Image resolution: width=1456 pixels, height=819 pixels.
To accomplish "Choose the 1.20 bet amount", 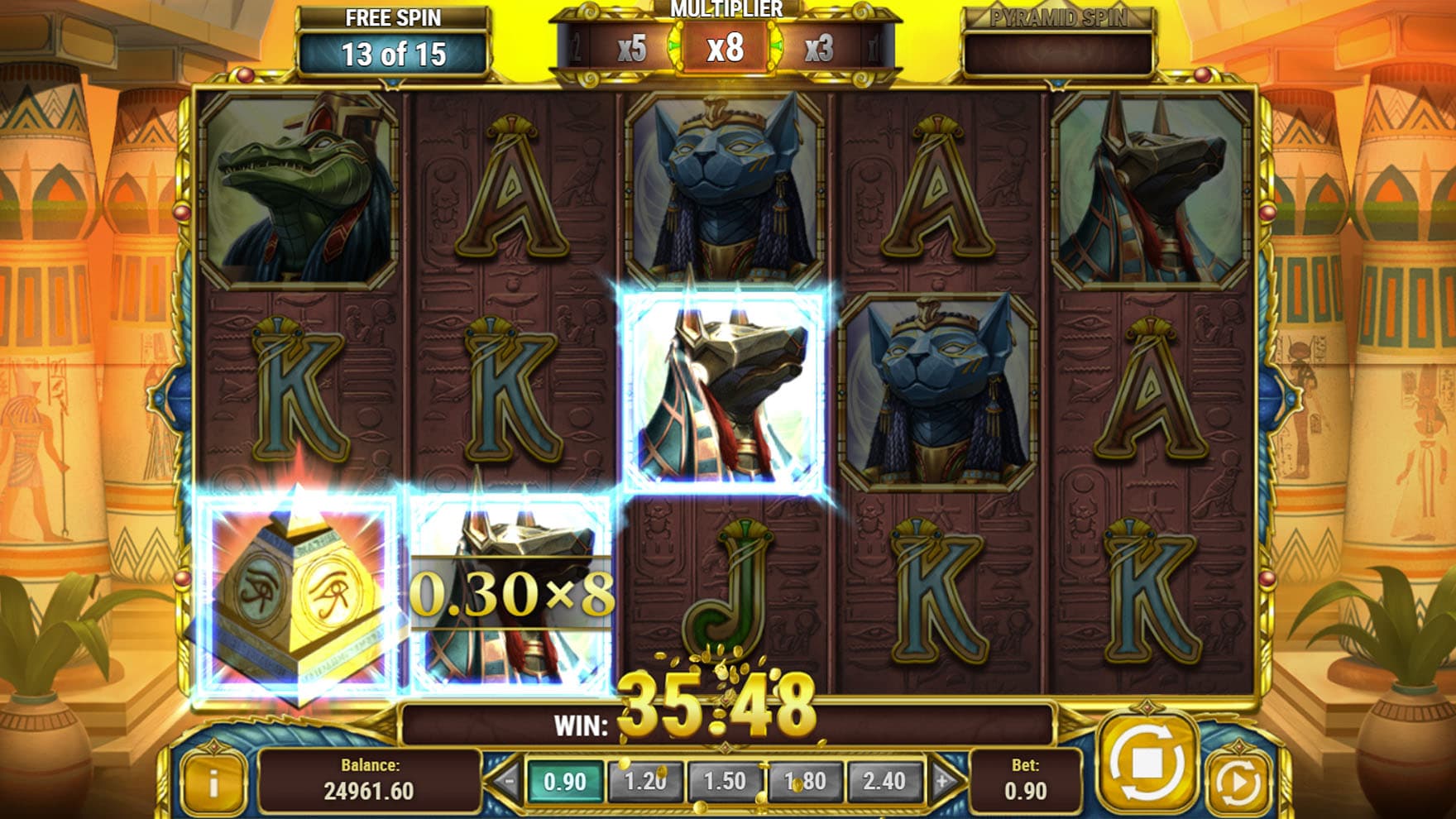I will pyautogui.click(x=645, y=782).
